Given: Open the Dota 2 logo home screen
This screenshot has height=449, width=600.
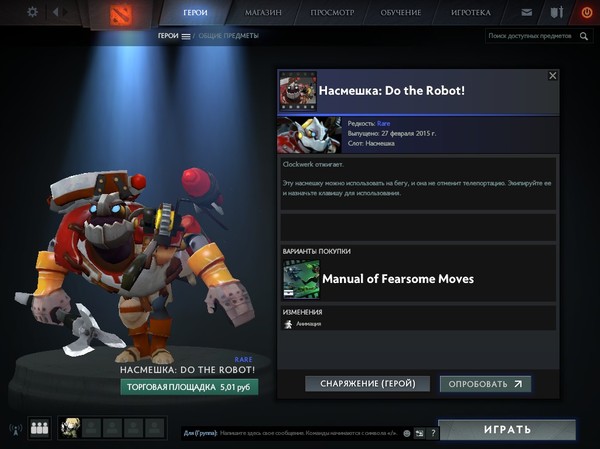Looking at the screenshot, I should point(119,13).
